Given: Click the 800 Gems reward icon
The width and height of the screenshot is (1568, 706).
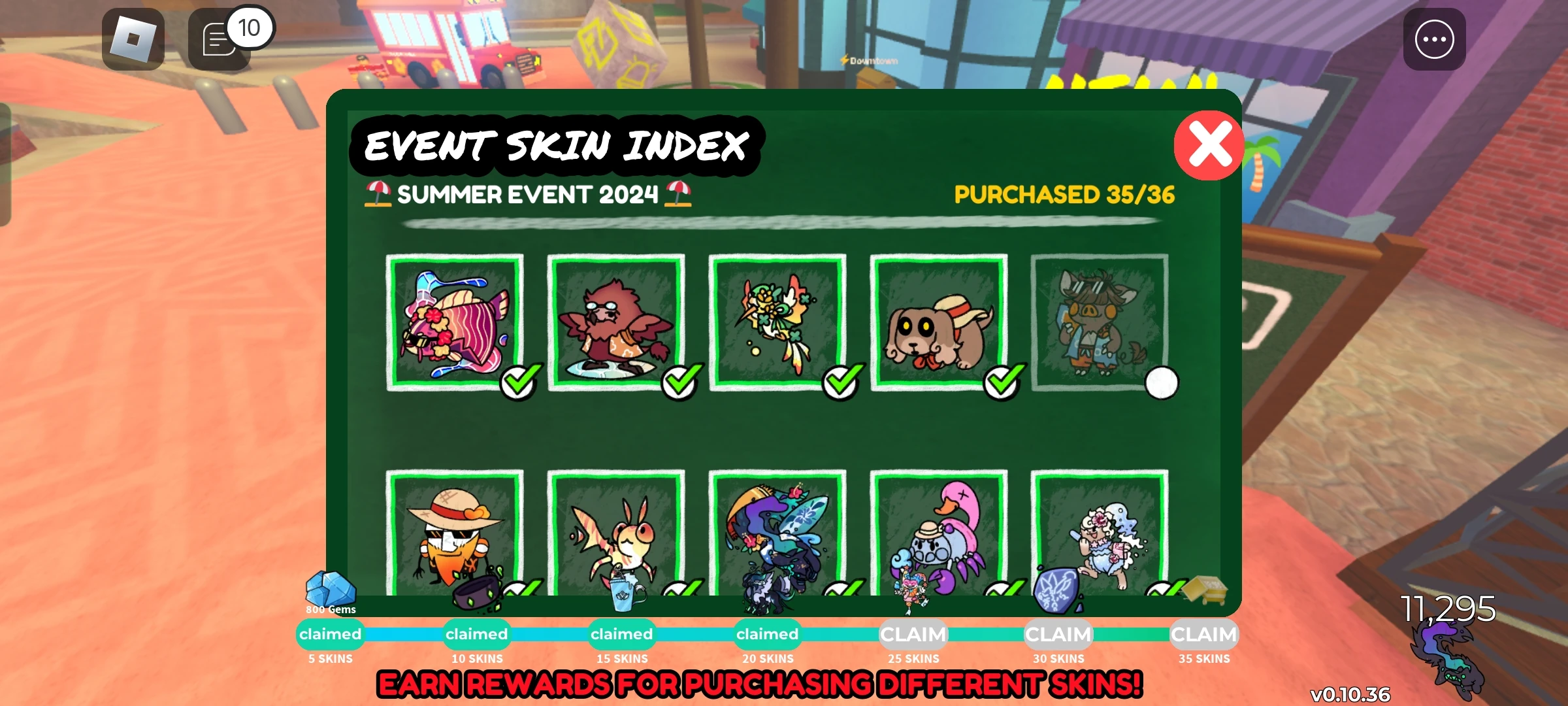Looking at the screenshot, I should (330, 588).
